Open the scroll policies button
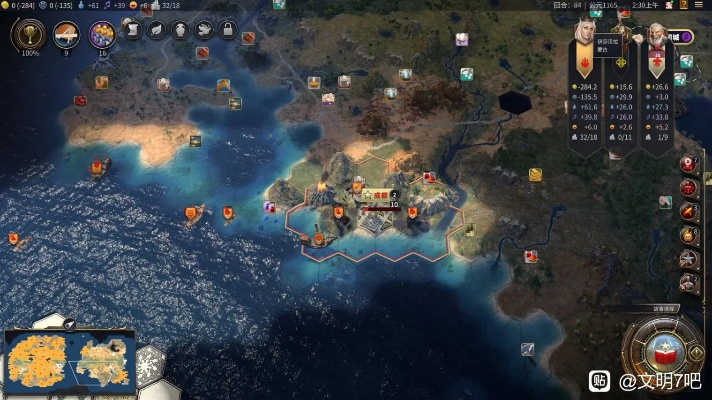712x400 pixels. click(x=132, y=30)
